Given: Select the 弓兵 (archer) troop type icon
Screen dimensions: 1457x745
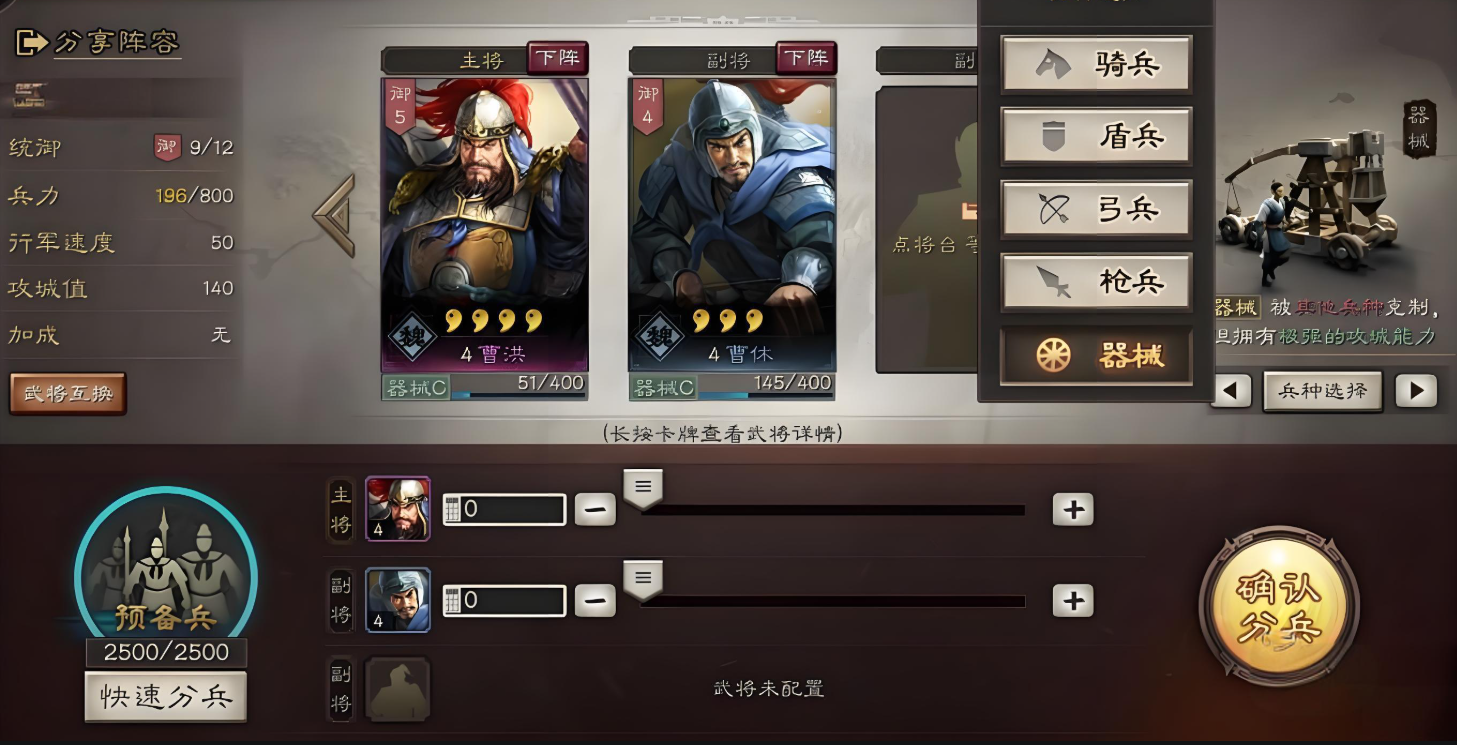Looking at the screenshot, I should [1096, 209].
